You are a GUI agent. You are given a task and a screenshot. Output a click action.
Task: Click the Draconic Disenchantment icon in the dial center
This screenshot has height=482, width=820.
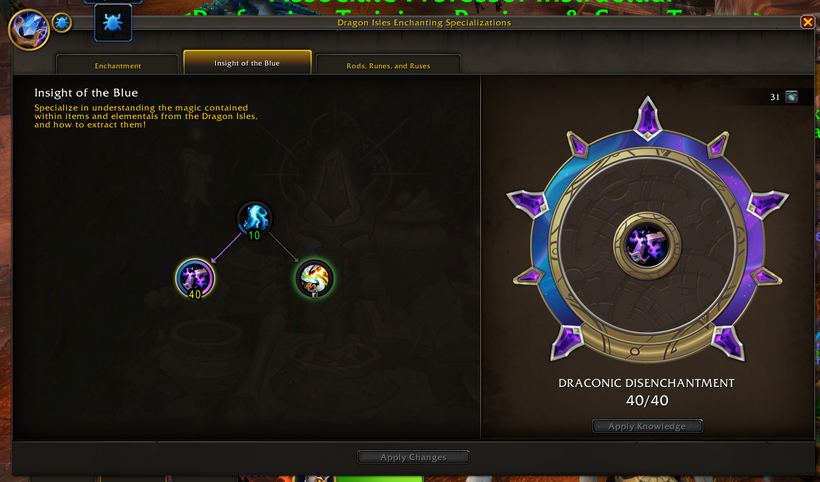[x=646, y=243]
